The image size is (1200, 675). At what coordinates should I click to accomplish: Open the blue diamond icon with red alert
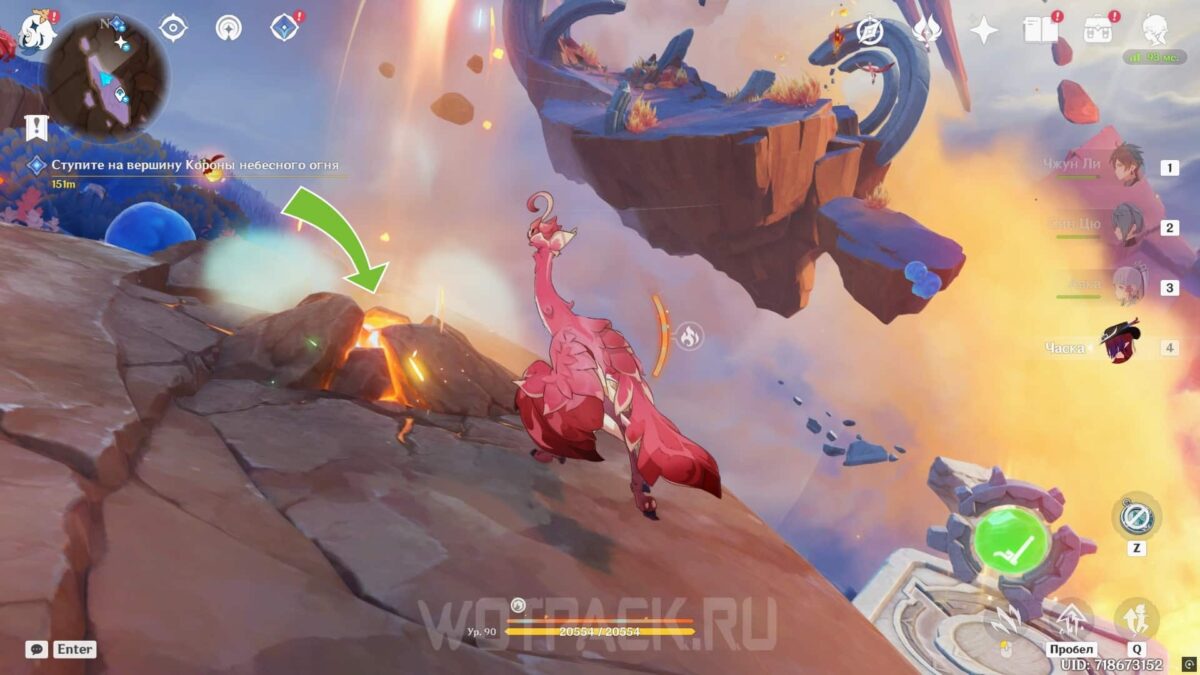[285, 28]
